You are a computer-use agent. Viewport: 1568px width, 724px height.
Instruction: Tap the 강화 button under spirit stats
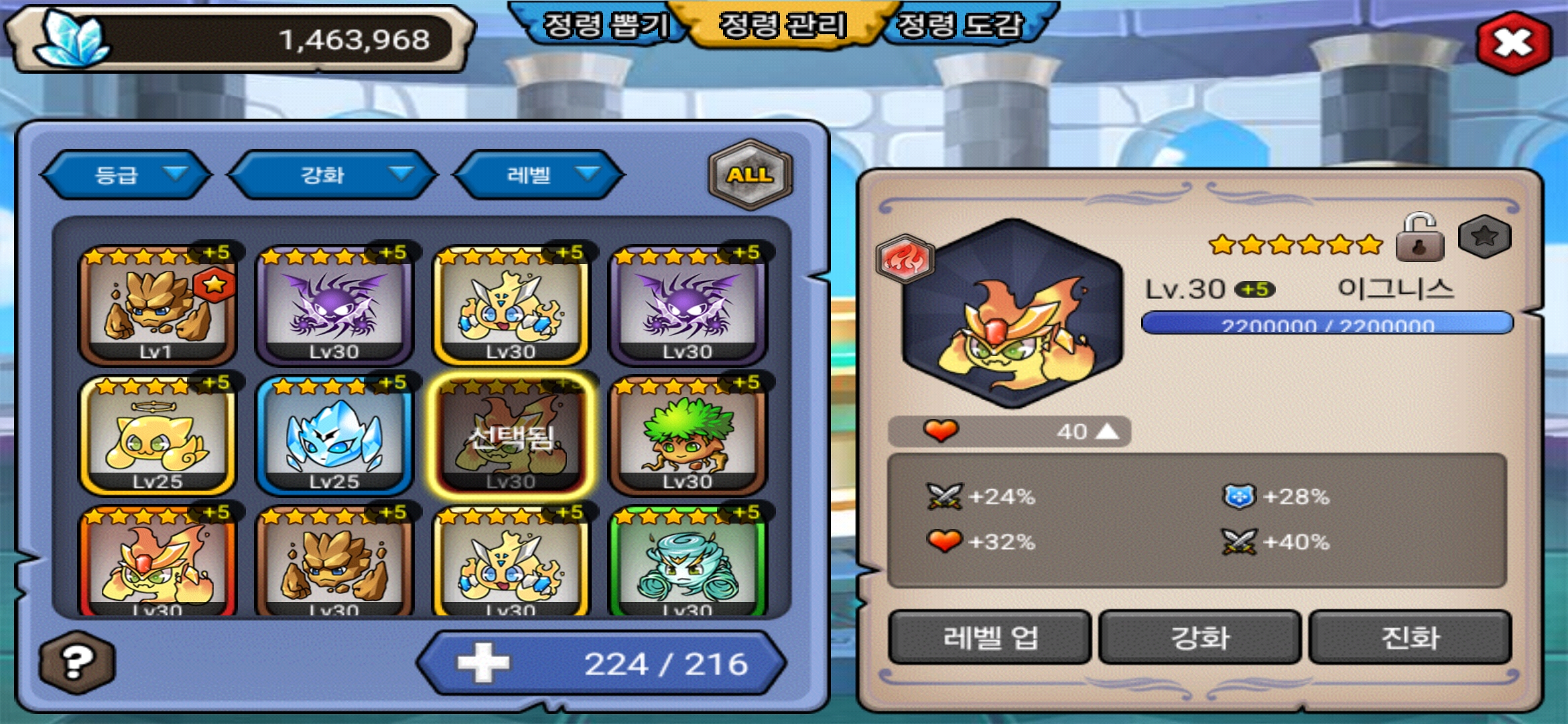coord(1199,637)
